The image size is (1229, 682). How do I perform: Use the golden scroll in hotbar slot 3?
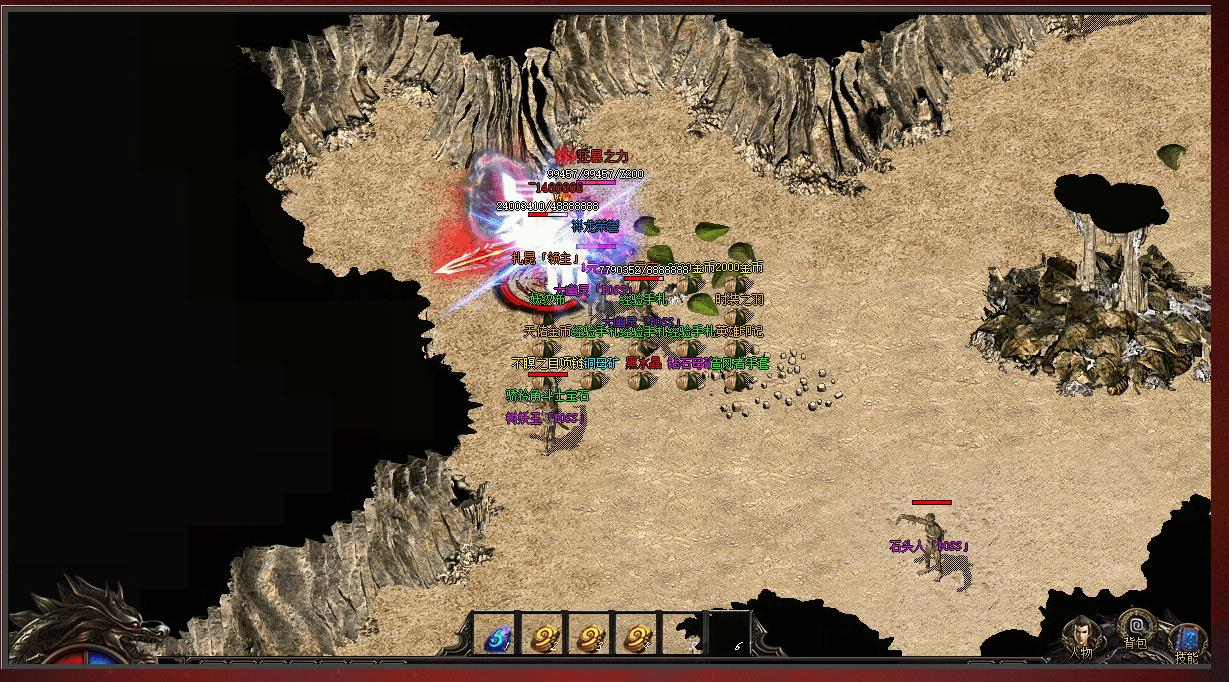pyautogui.click(x=590, y=634)
